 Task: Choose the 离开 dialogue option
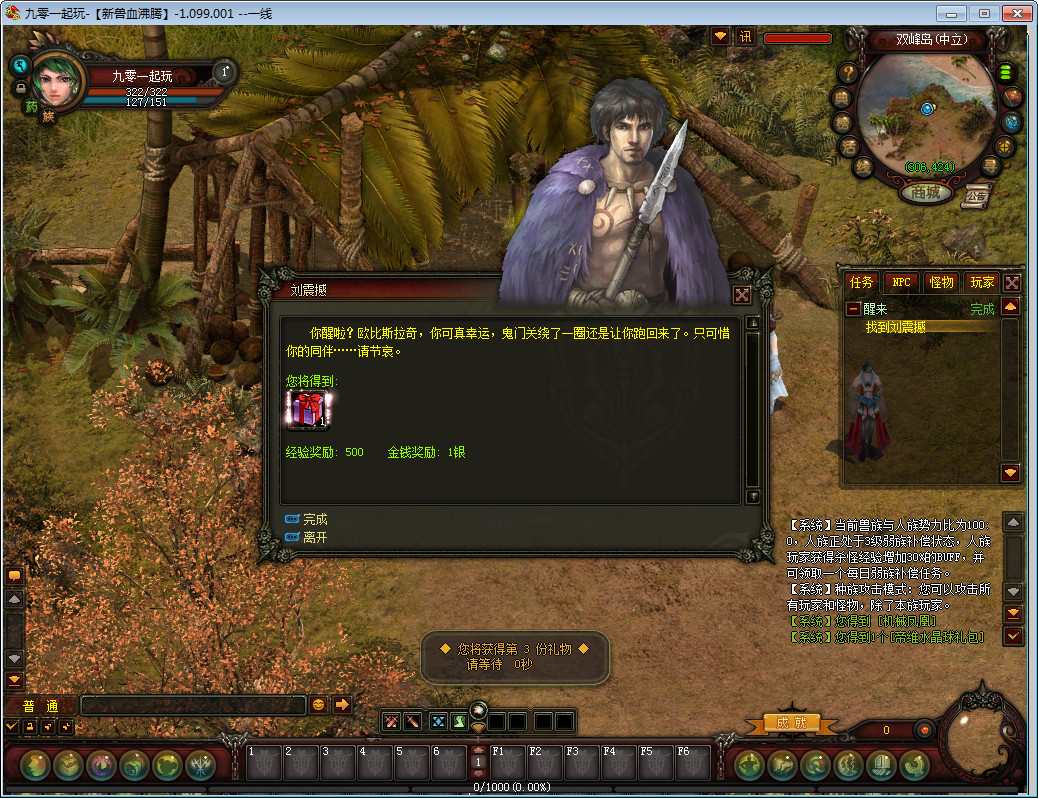coord(314,537)
